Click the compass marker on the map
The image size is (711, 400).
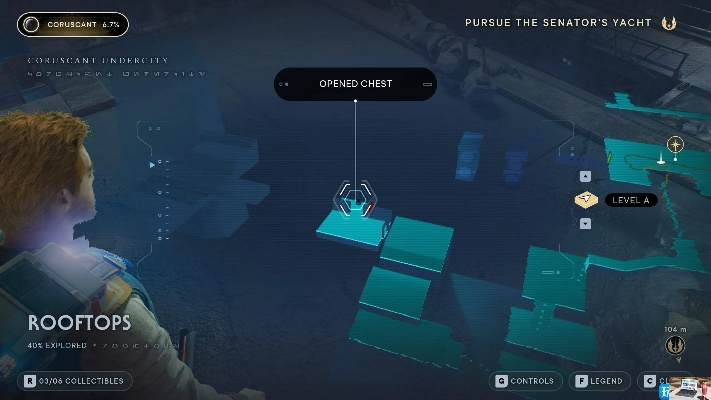point(675,145)
